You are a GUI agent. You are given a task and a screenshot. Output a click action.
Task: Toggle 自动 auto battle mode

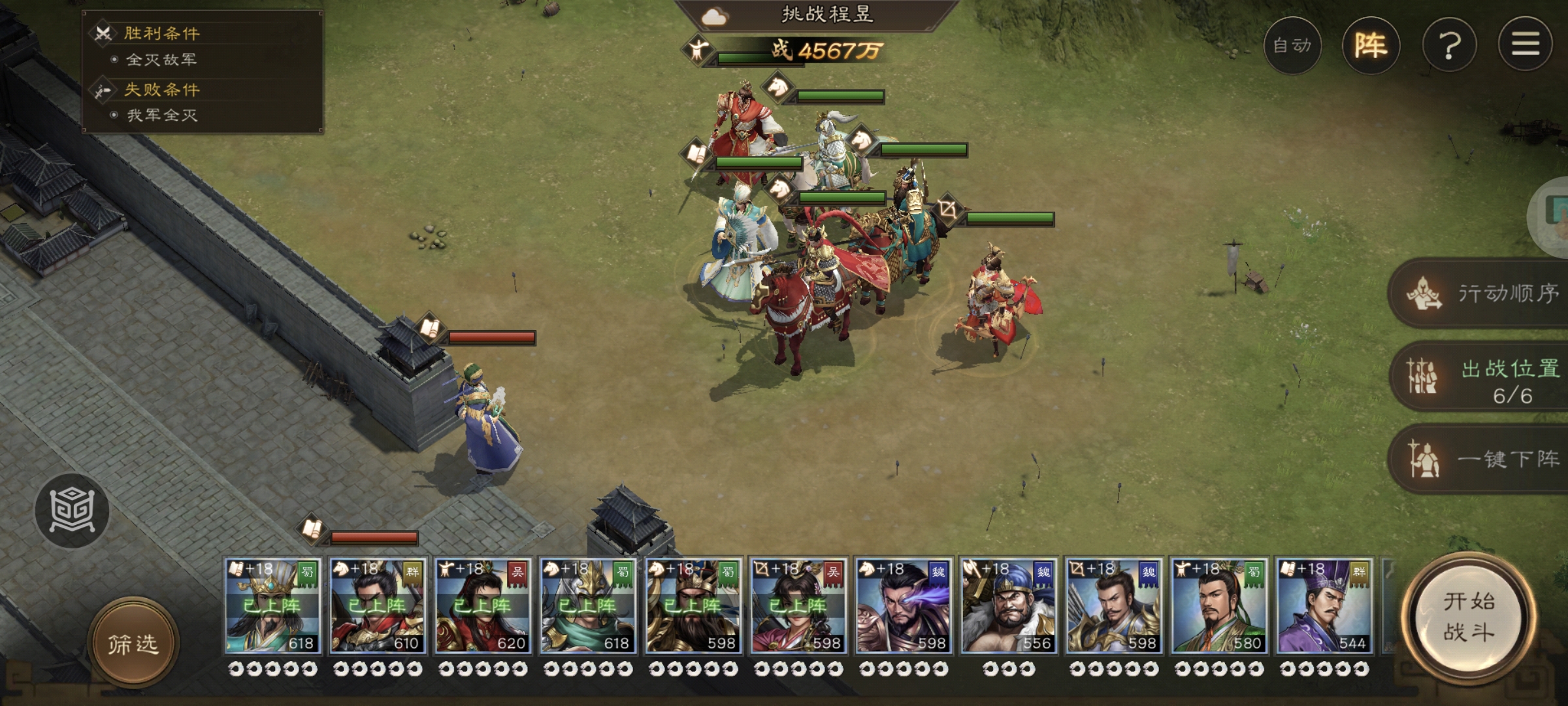1292,45
